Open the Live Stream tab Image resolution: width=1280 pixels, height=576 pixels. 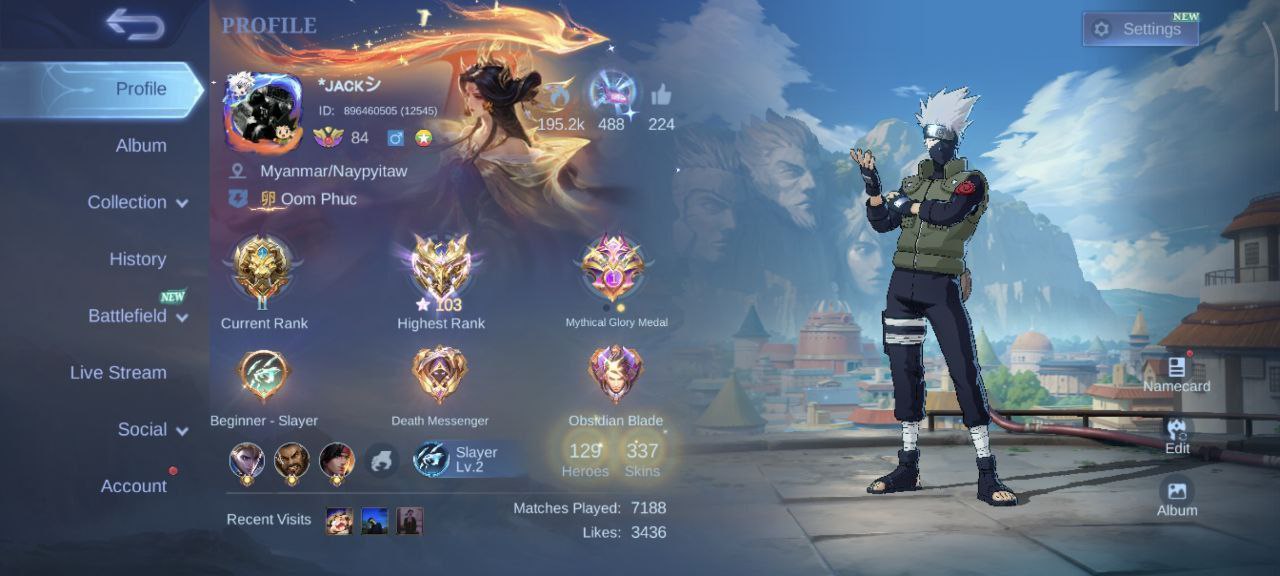coord(118,373)
